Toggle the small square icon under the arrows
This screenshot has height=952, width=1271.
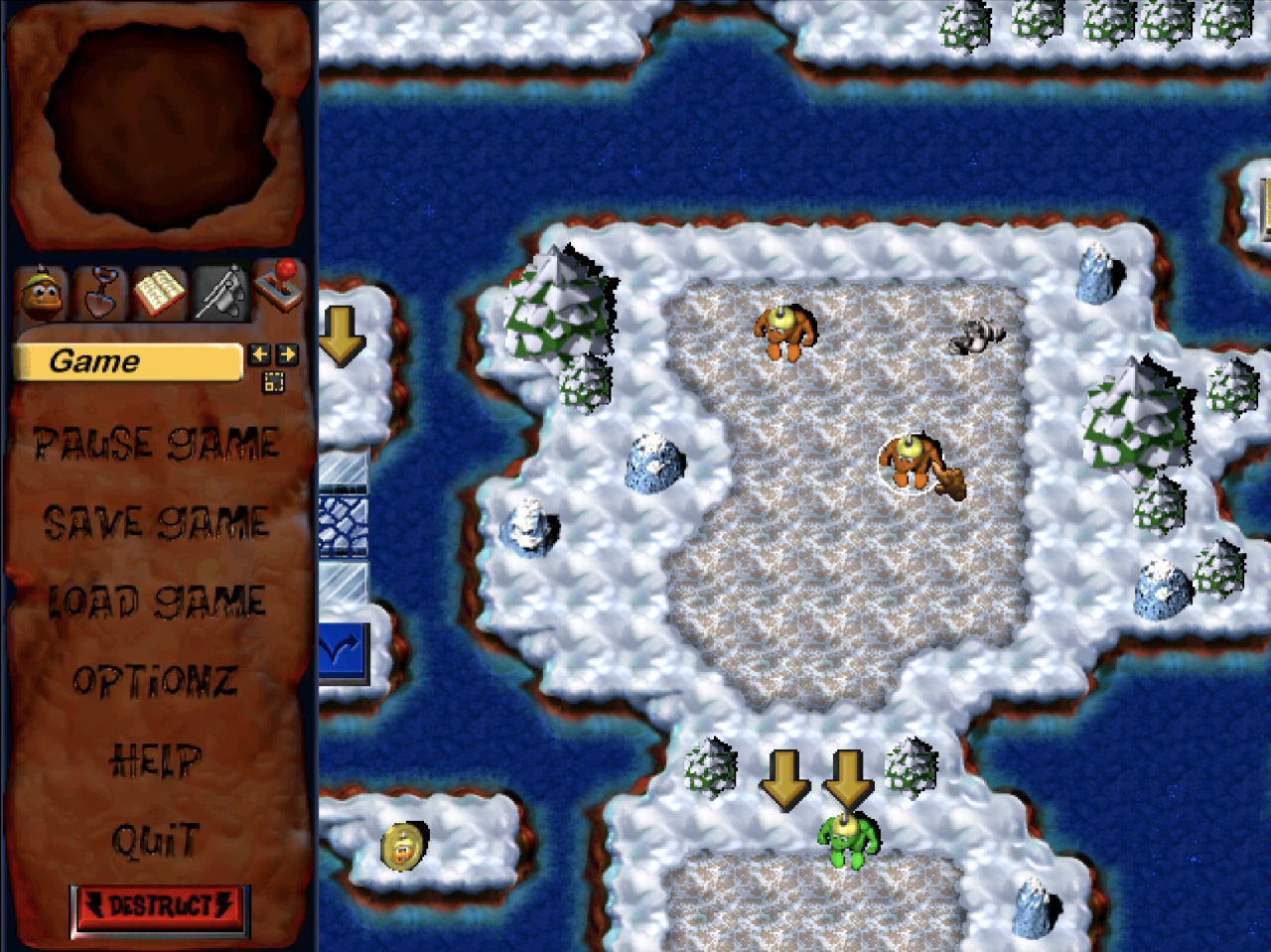(273, 382)
